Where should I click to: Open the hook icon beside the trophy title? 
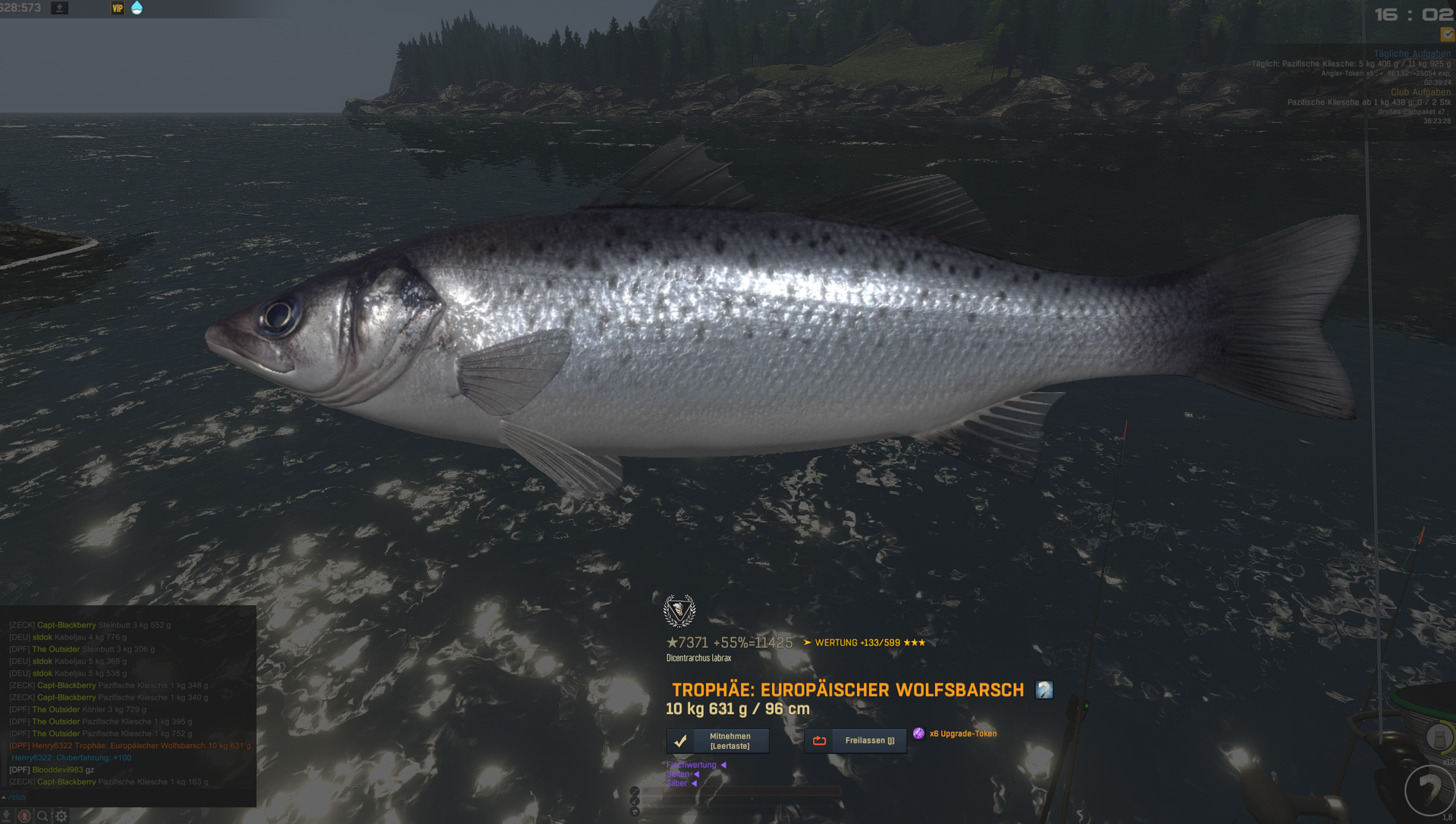(x=1044, y=690)
